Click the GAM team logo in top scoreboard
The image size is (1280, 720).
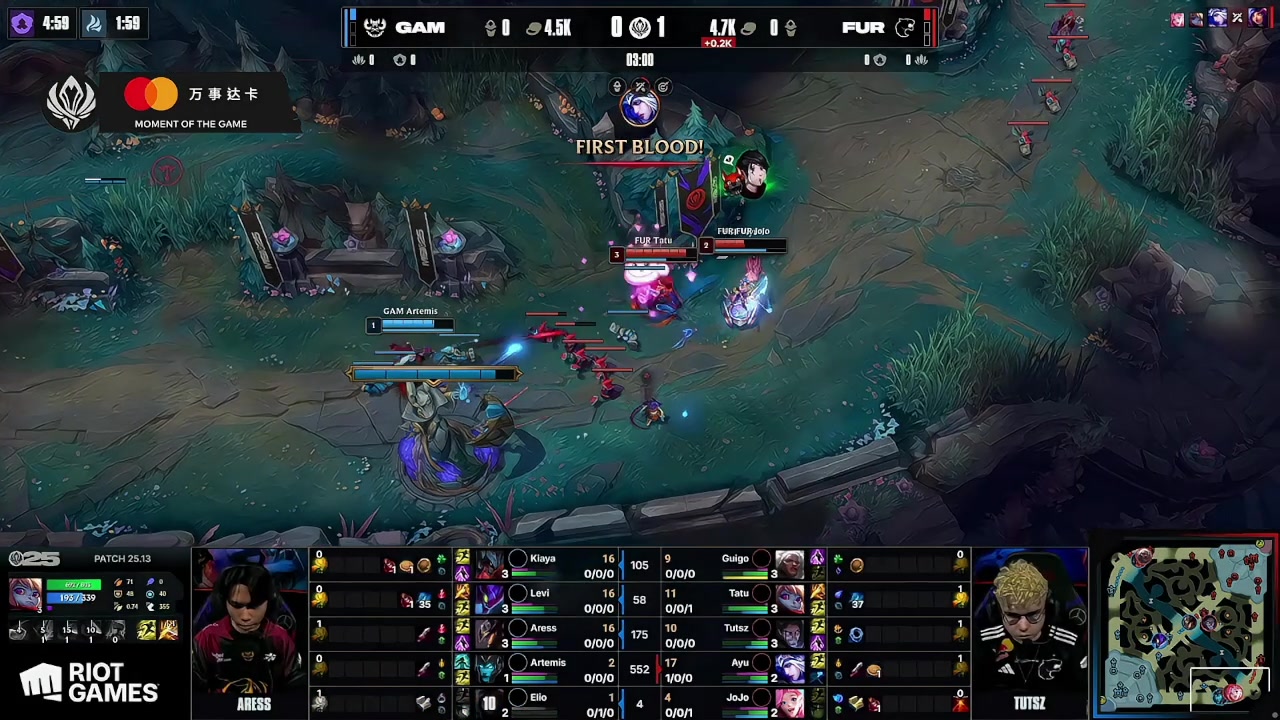click(x=375, y=28)
